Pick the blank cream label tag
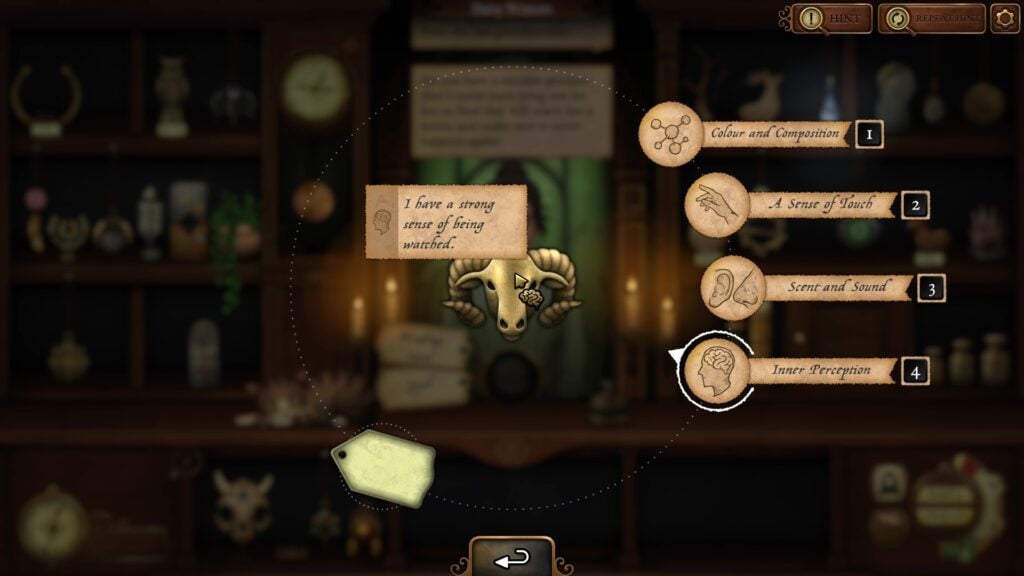 coord(384,466)
